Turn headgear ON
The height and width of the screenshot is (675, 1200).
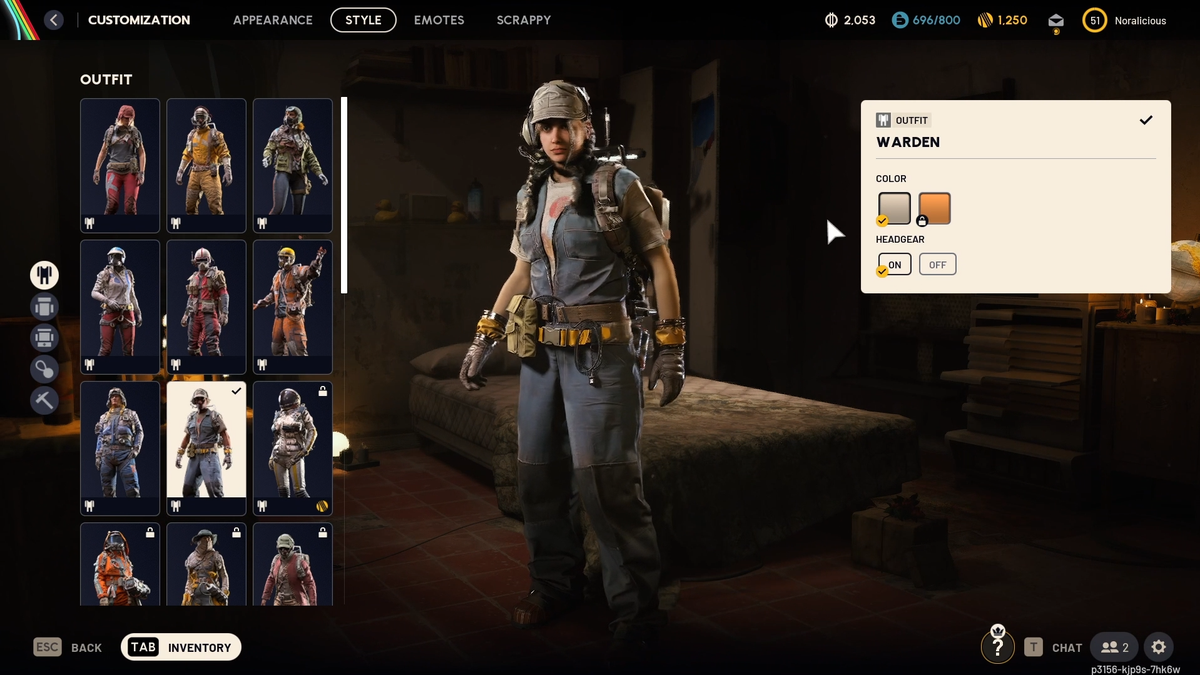coord(895,264)
